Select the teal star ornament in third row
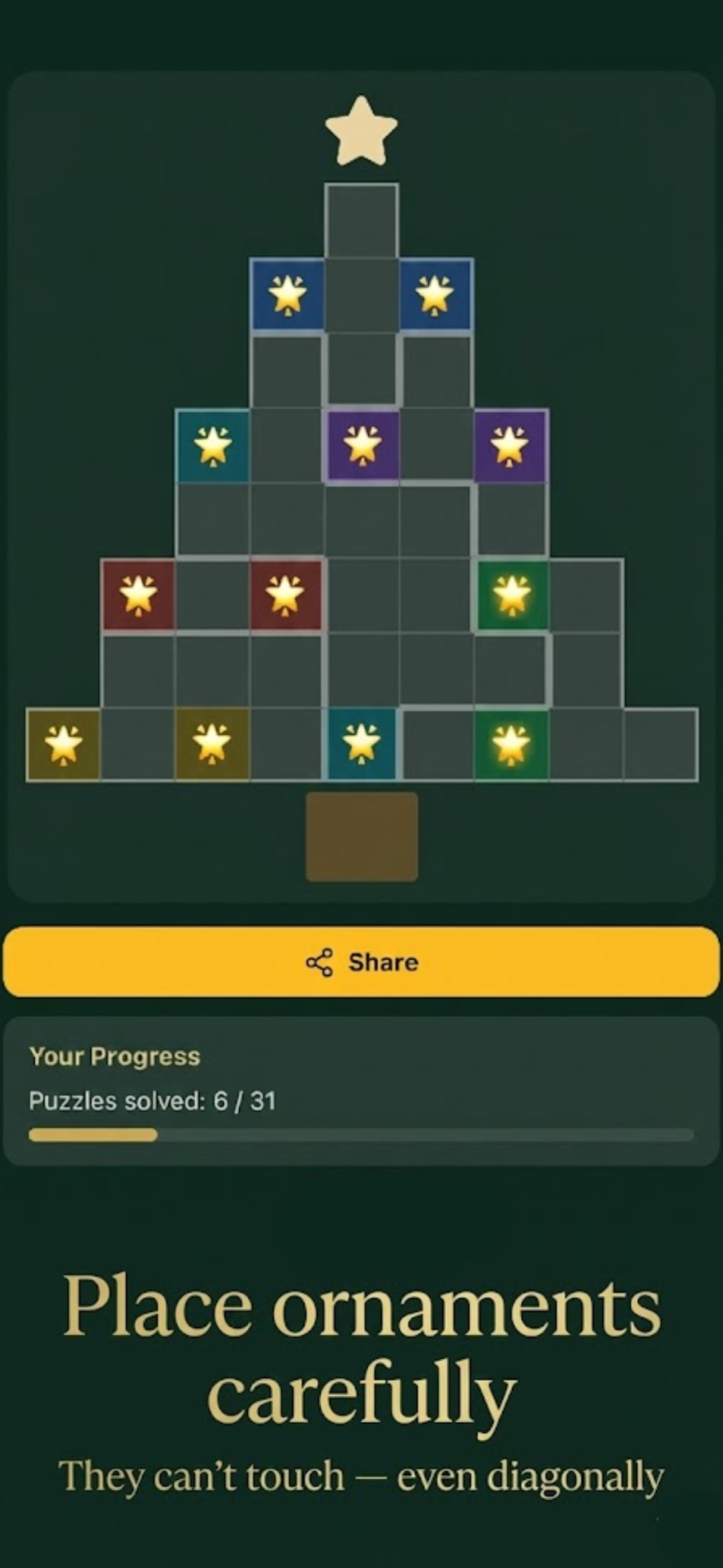The width and height of the screenshot is (723, 1568). pyautogui.click(x=212, y=446)
